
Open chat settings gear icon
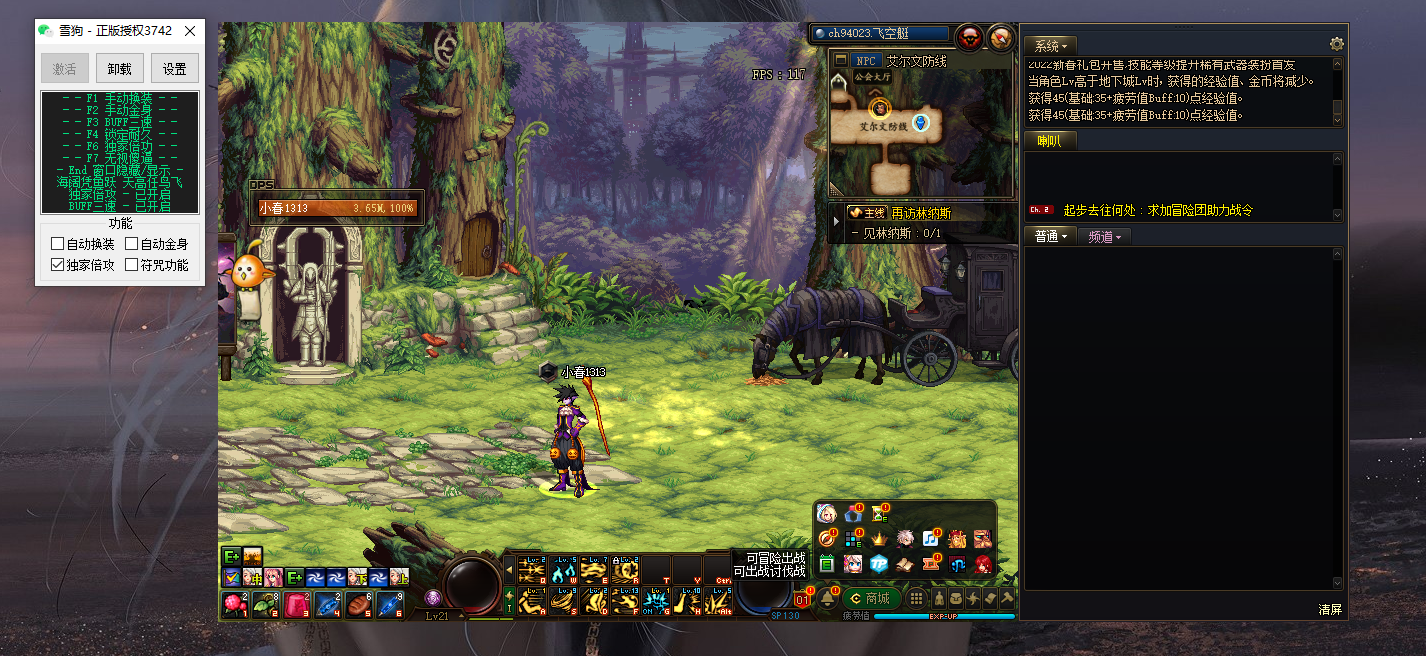point(1336,45)
